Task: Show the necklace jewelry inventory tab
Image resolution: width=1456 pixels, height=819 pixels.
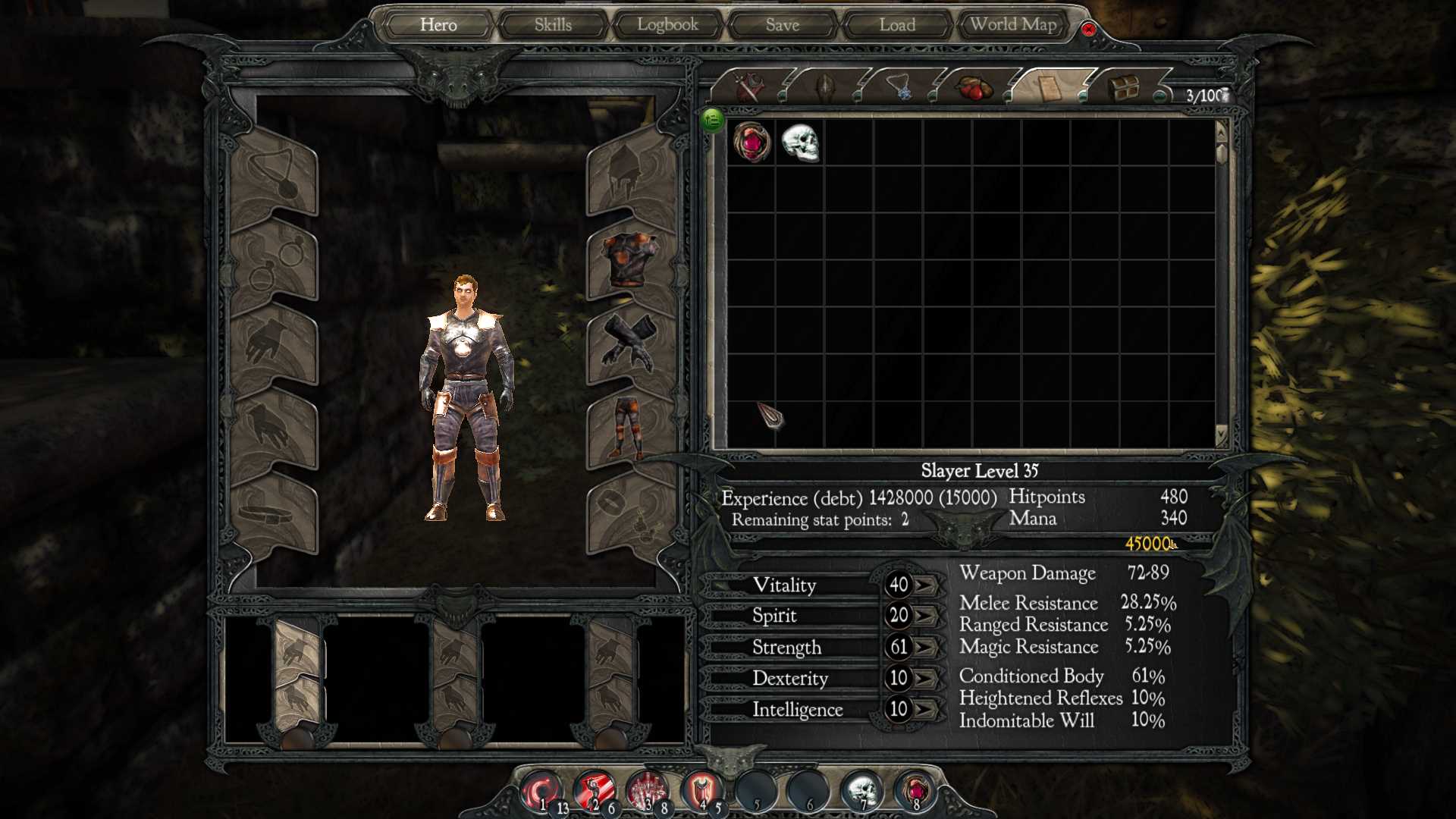Action: click(x=901, y=88)
